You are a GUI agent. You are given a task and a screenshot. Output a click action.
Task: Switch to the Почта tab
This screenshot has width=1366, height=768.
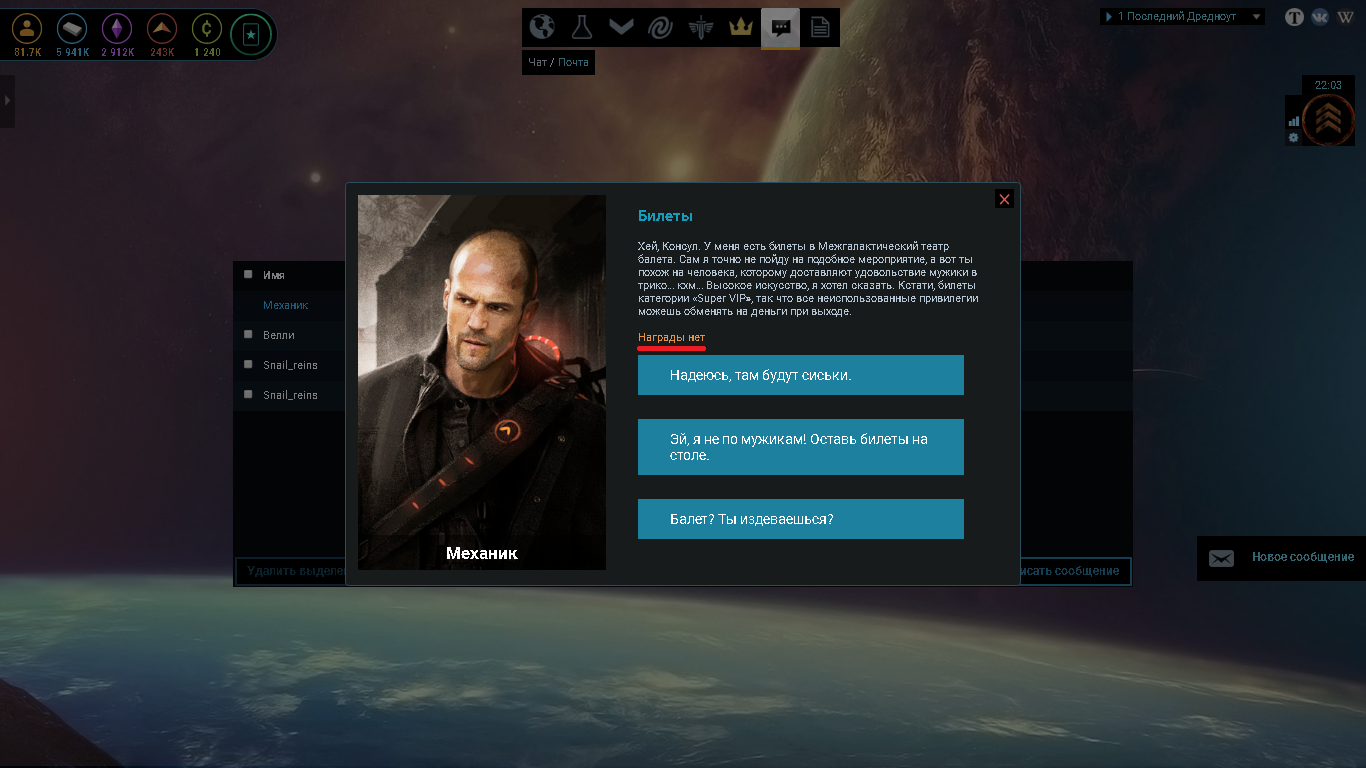coord(573,62)
